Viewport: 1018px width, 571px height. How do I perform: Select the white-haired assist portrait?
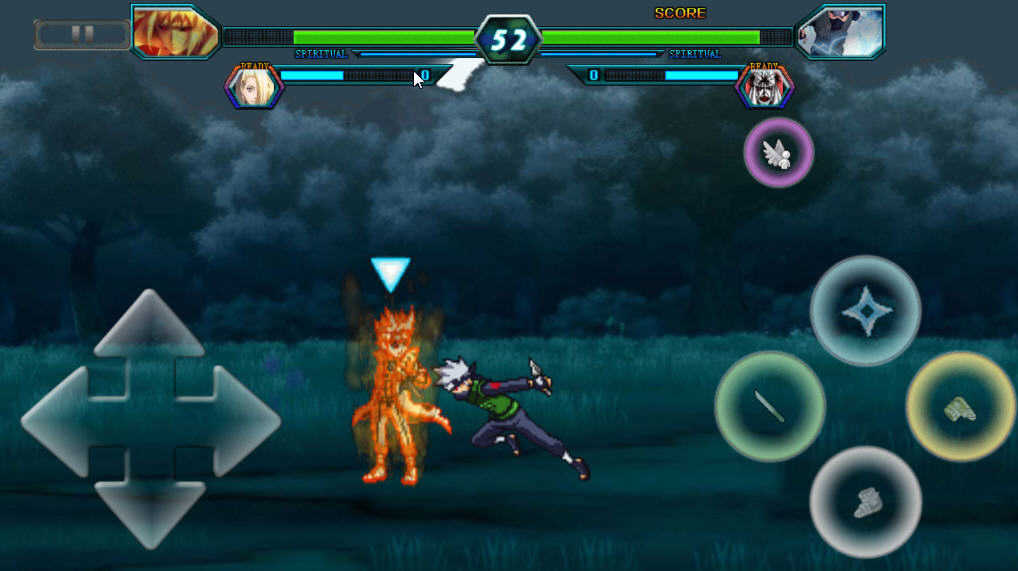point(765,87)
